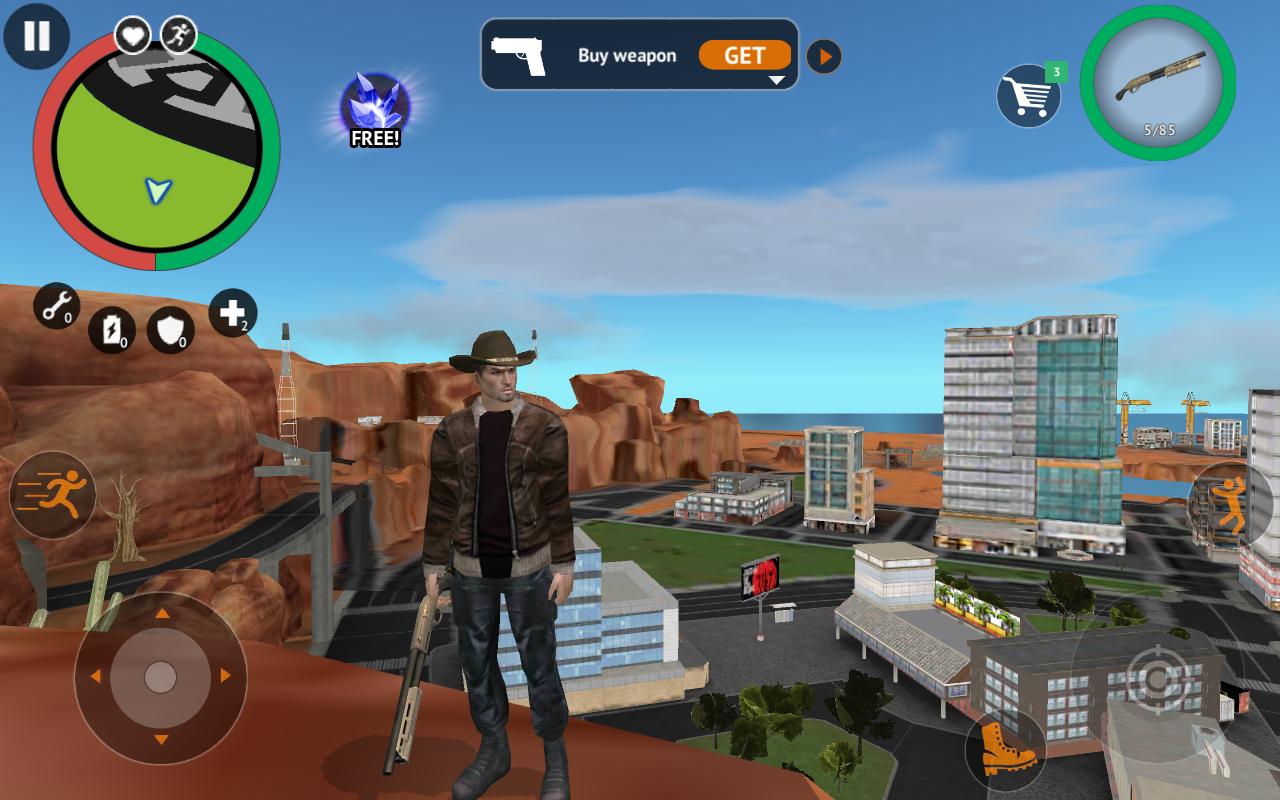Open the pause menu

pos(36,36)
